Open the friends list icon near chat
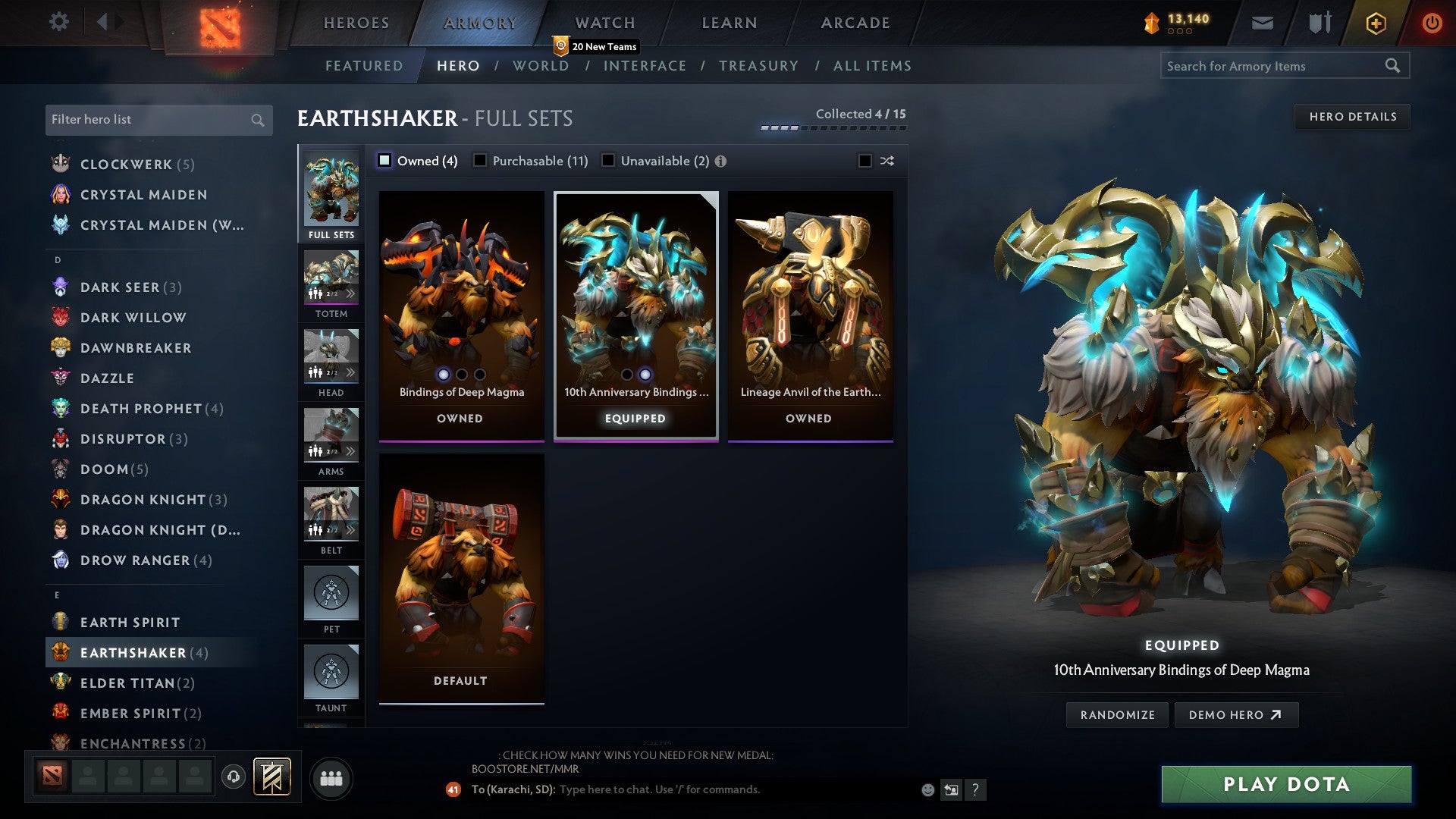 pos(331,777)
